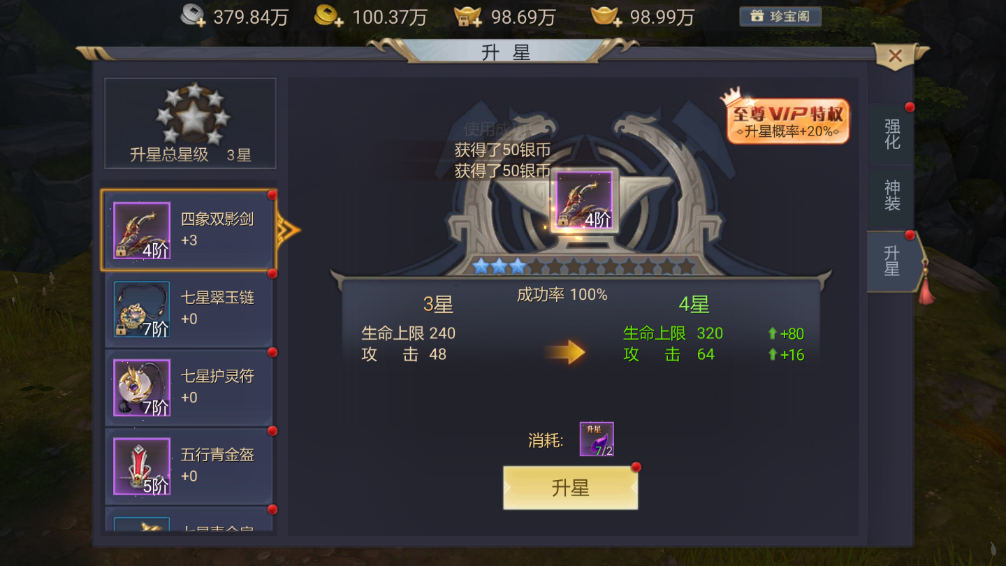Choose the 五行青金盔 equipment row
This screenshot has width=1006, height=566.
[188, 465]
